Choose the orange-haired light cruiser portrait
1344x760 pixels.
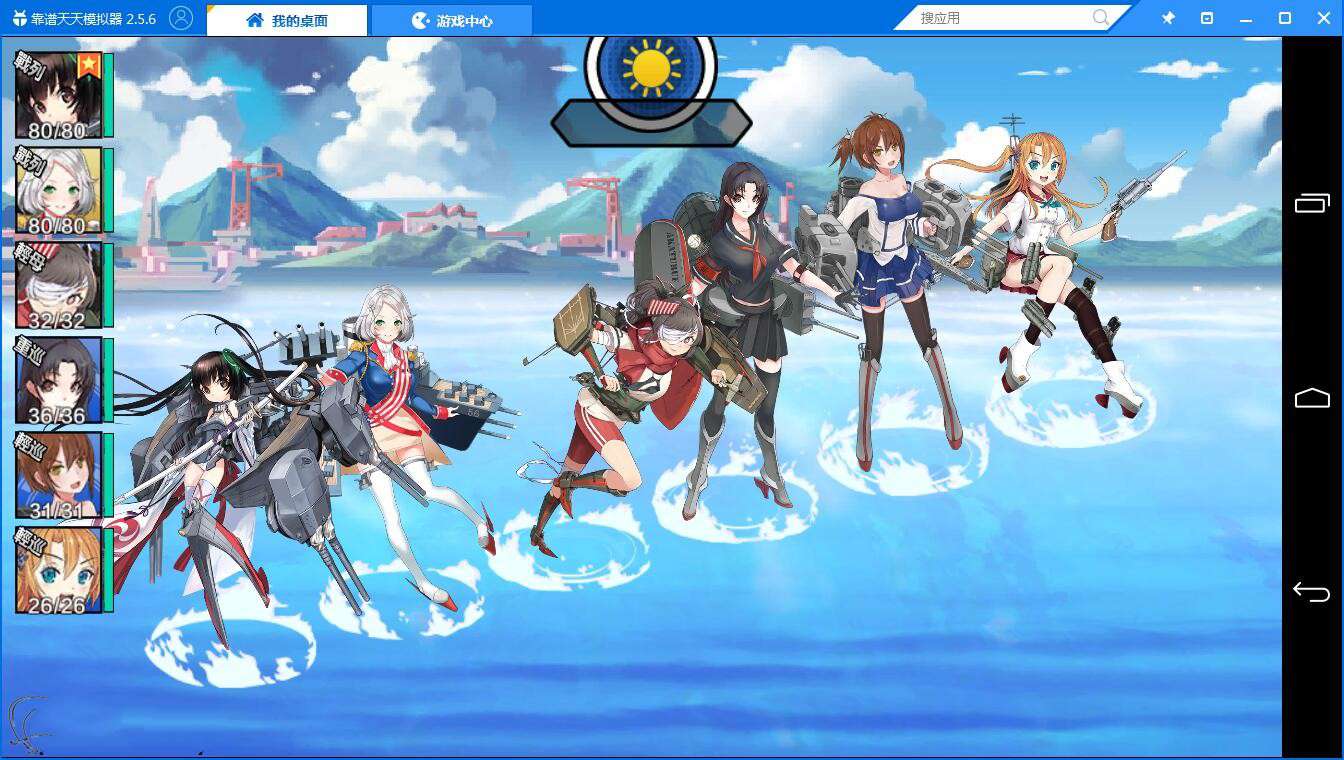[x=58, y=569]
